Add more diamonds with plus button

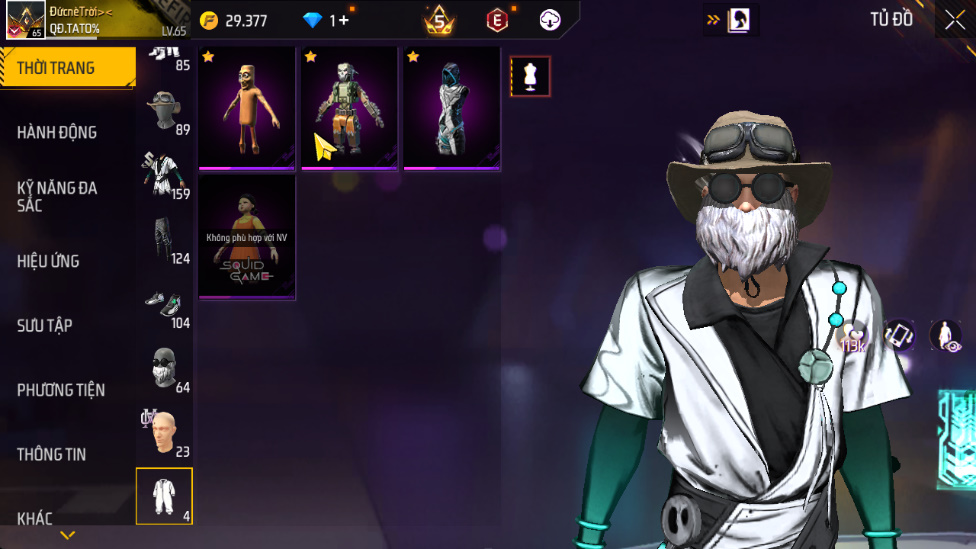tap(345, 20)
